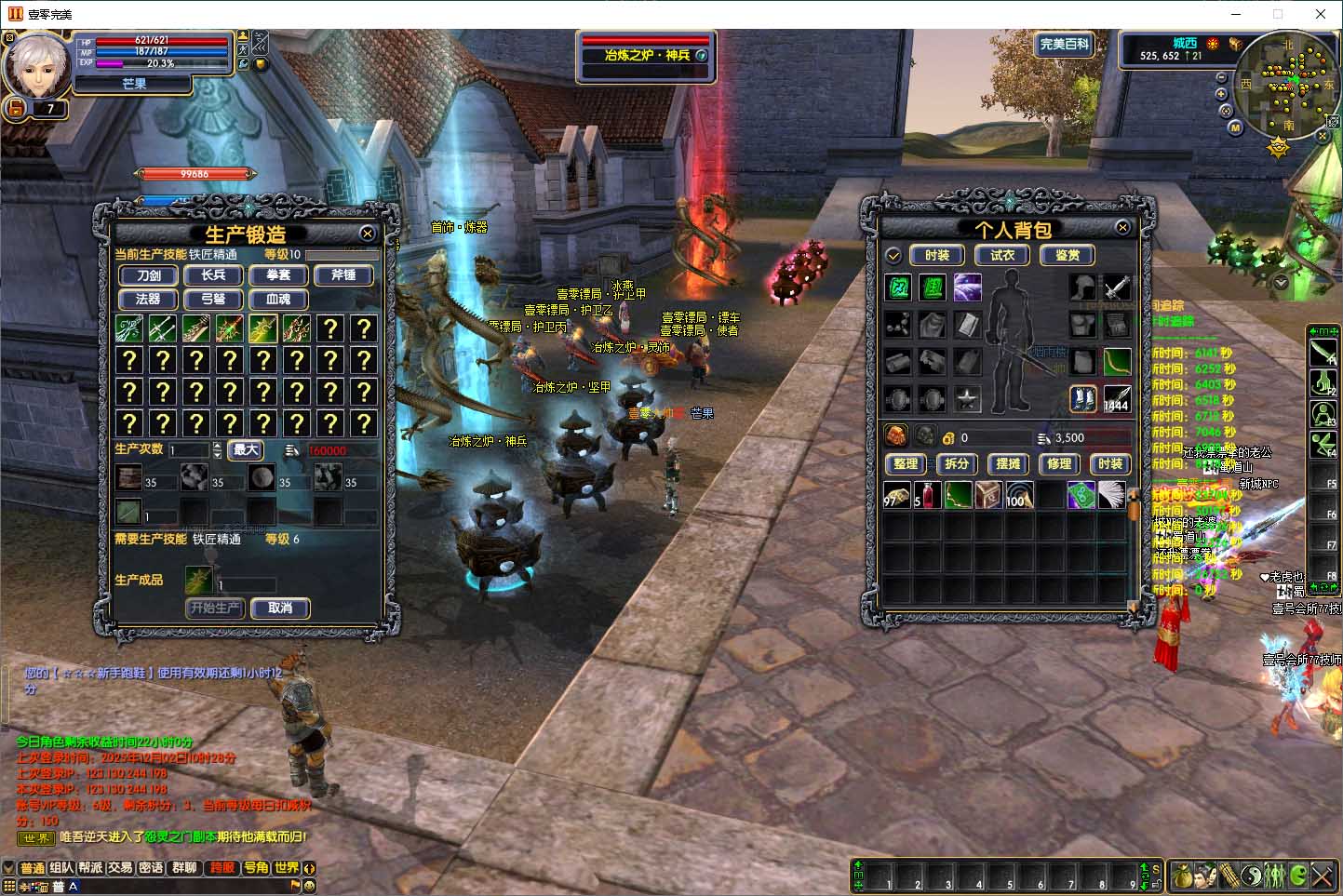Select the 拆分 split stack button

click(957, 463)
